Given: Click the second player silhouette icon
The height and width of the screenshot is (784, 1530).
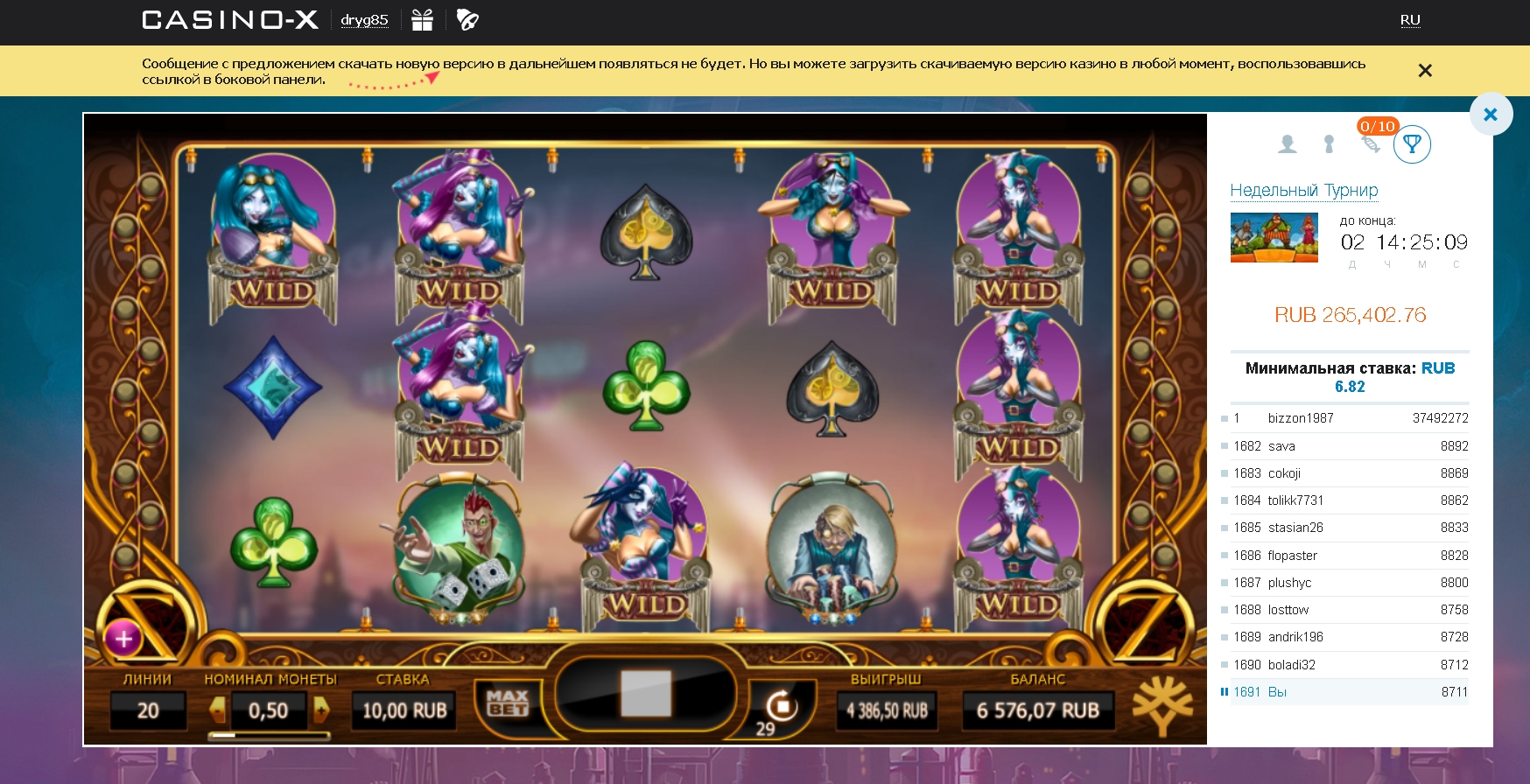Looking at the screenshot, I should [1328, 143].
